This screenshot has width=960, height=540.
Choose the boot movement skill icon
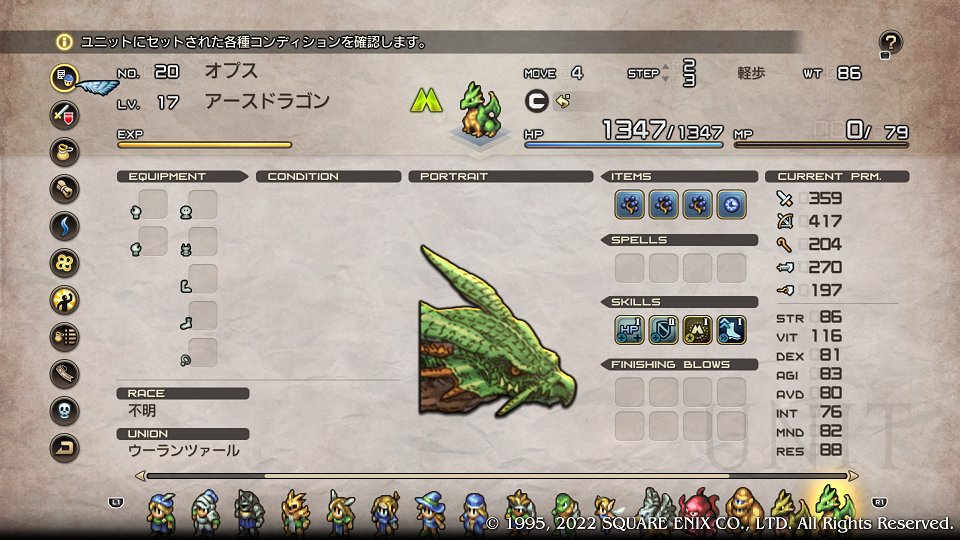point(731,329)
